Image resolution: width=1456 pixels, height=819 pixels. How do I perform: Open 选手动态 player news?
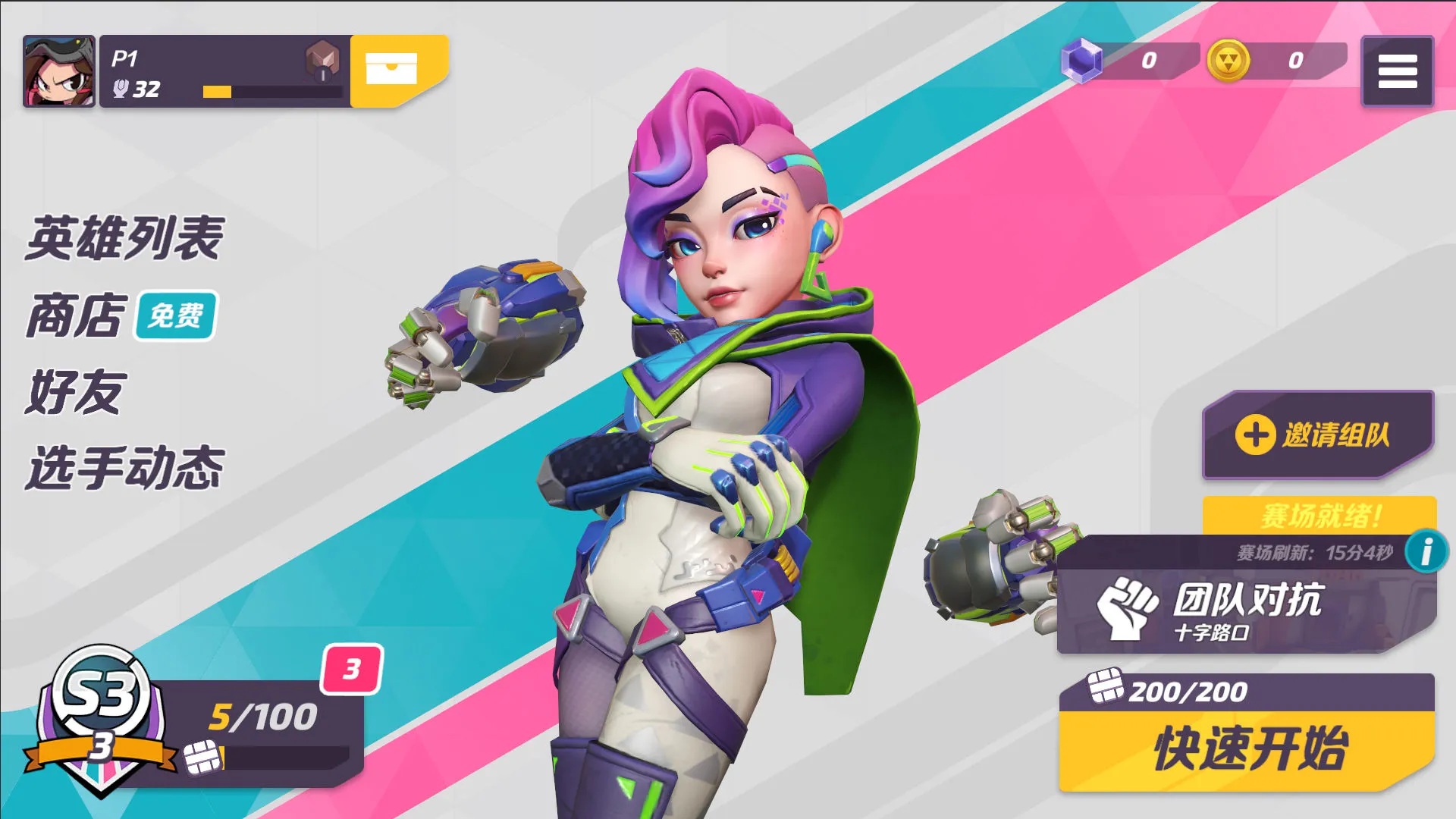point(125,468)
